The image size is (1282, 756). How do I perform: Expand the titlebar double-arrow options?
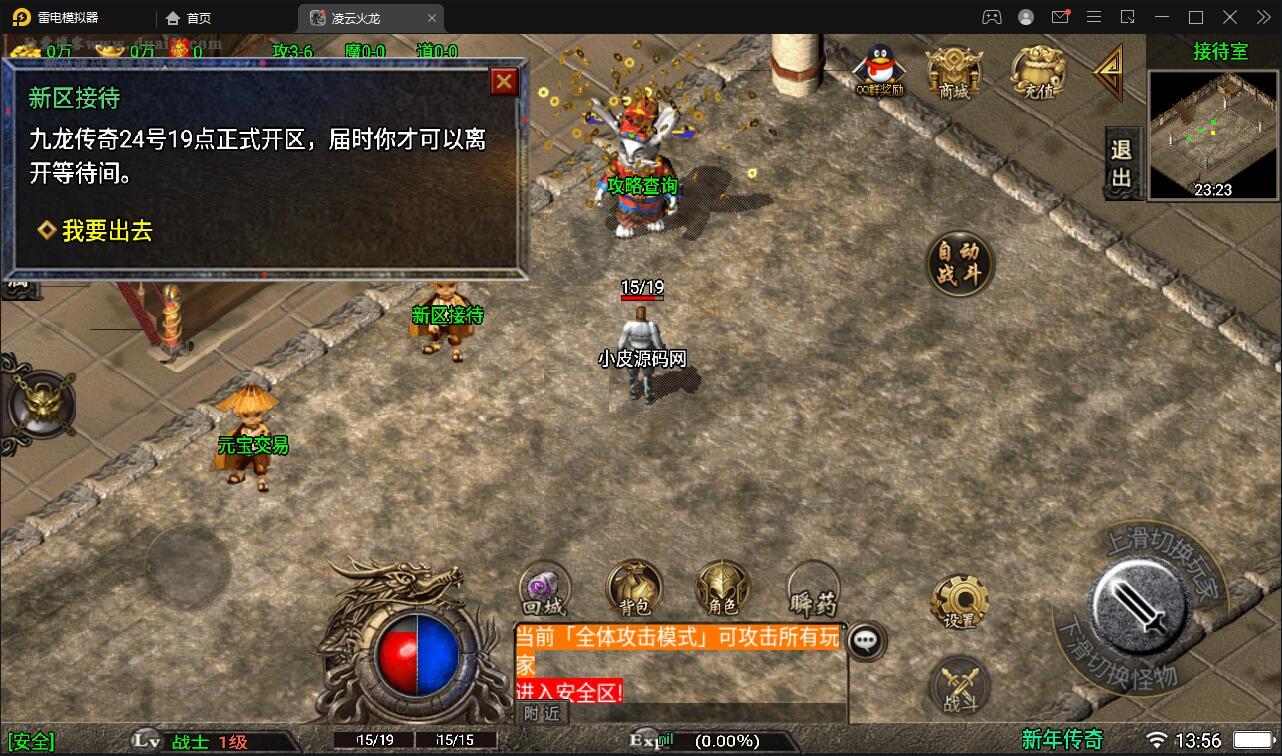(1262, 17)
